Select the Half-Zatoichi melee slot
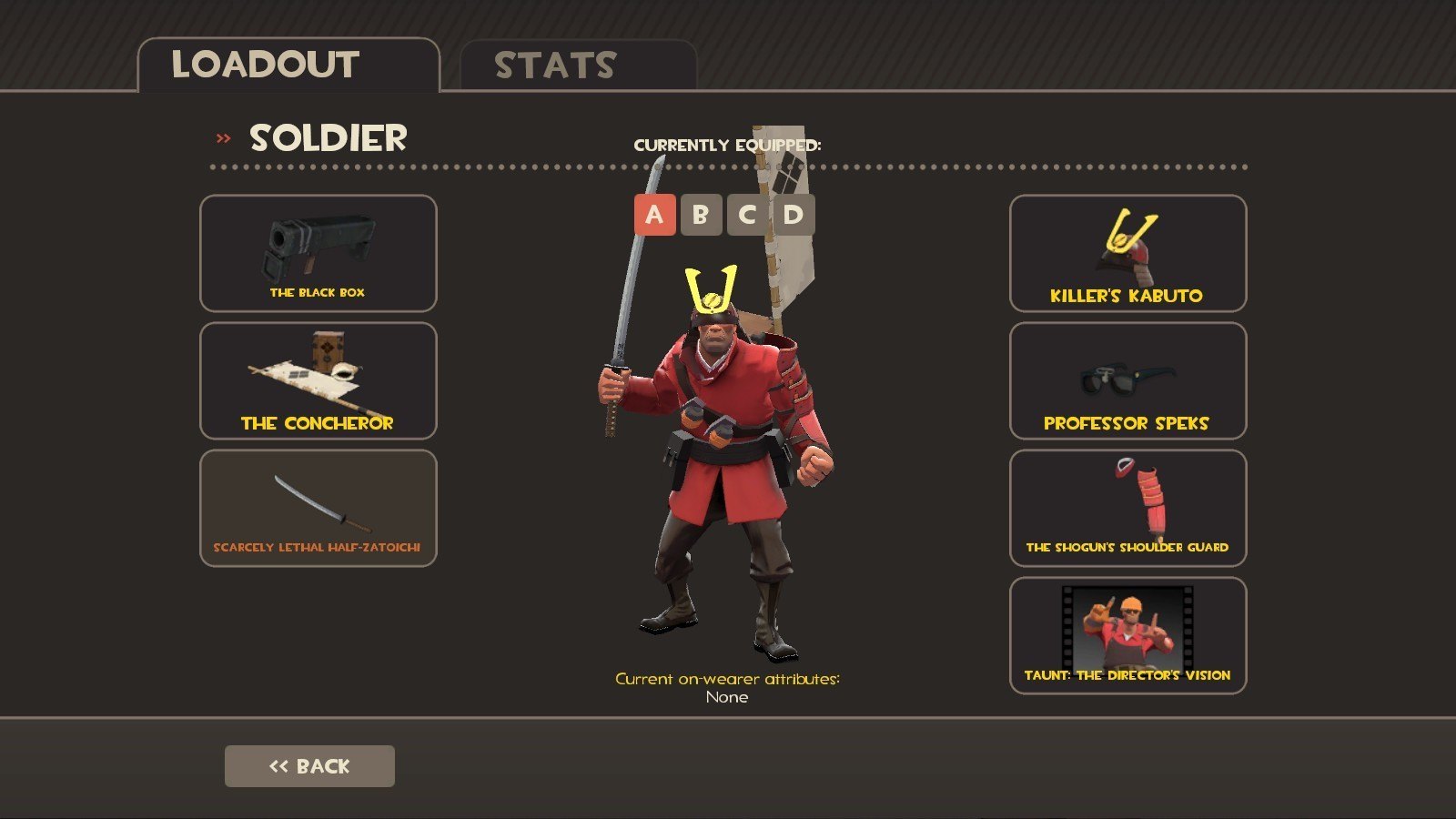The height and width of the screenshot is (819, 1456). click(x=318, y=508)
